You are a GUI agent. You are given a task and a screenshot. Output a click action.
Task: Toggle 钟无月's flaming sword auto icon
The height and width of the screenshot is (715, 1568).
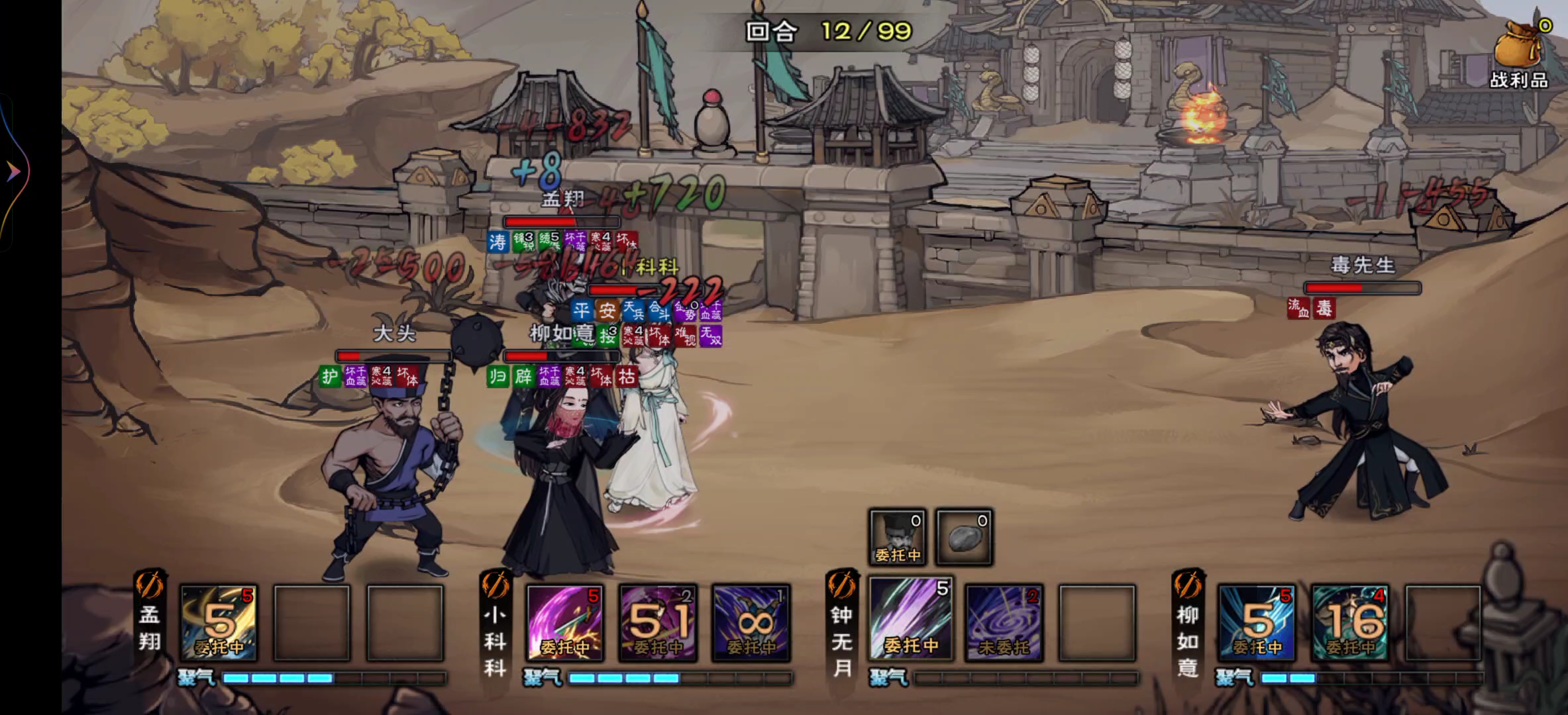point(842,585)
